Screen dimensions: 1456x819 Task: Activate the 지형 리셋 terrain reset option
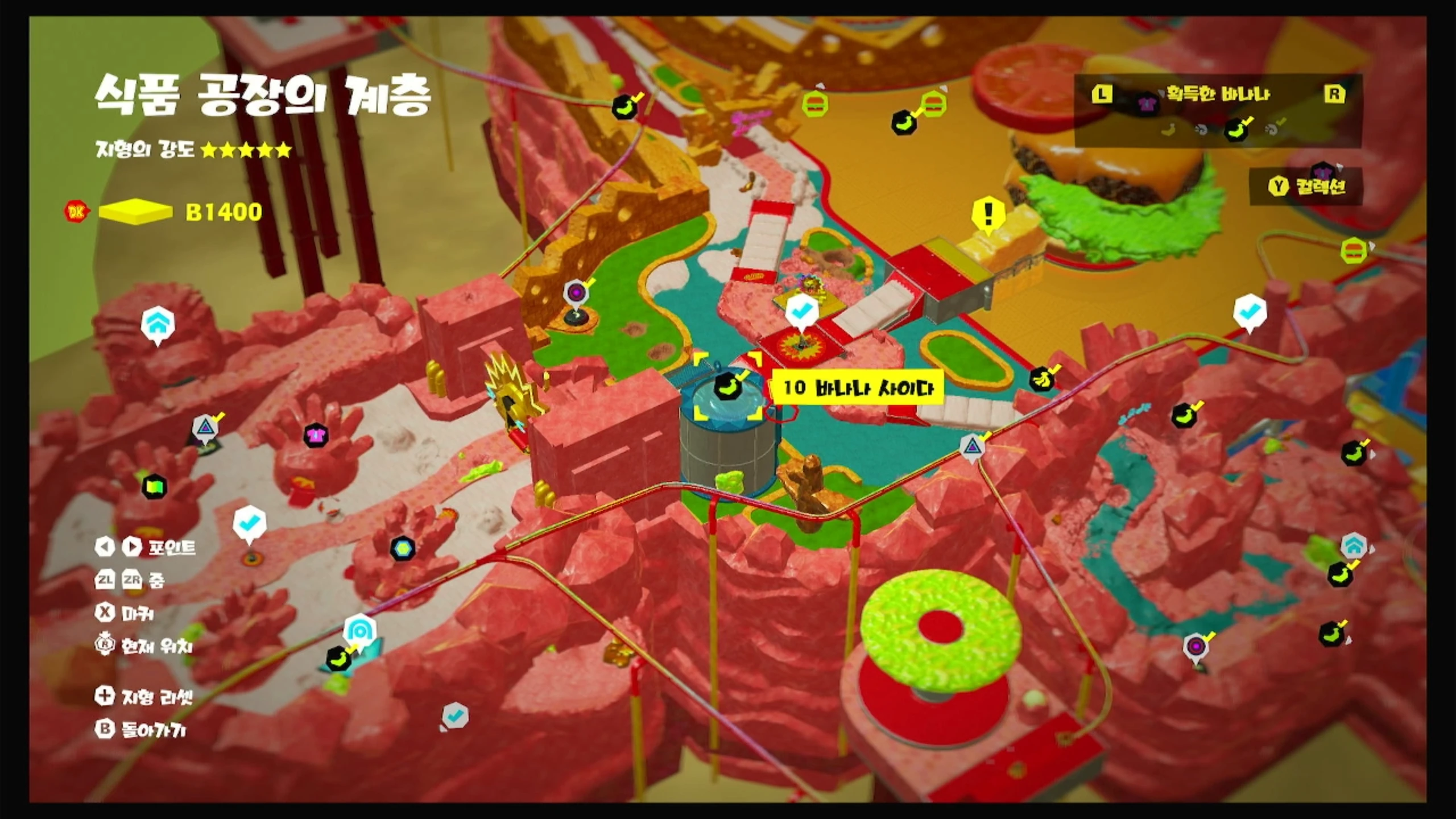coord(145,696)
